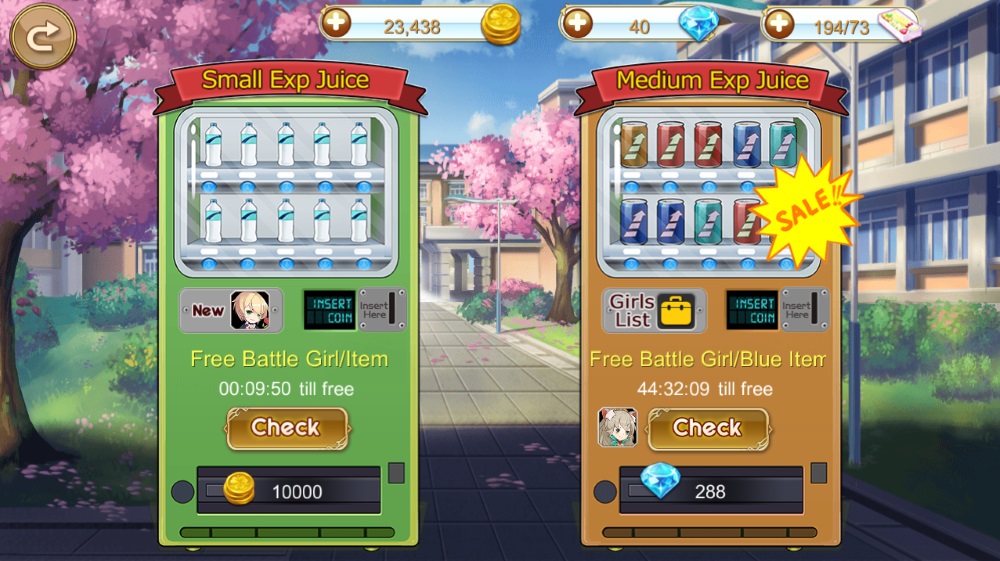Check the Small Exp Juice machine contents
This screenshot has height=561, width=1000.
(x=286, y=428)
